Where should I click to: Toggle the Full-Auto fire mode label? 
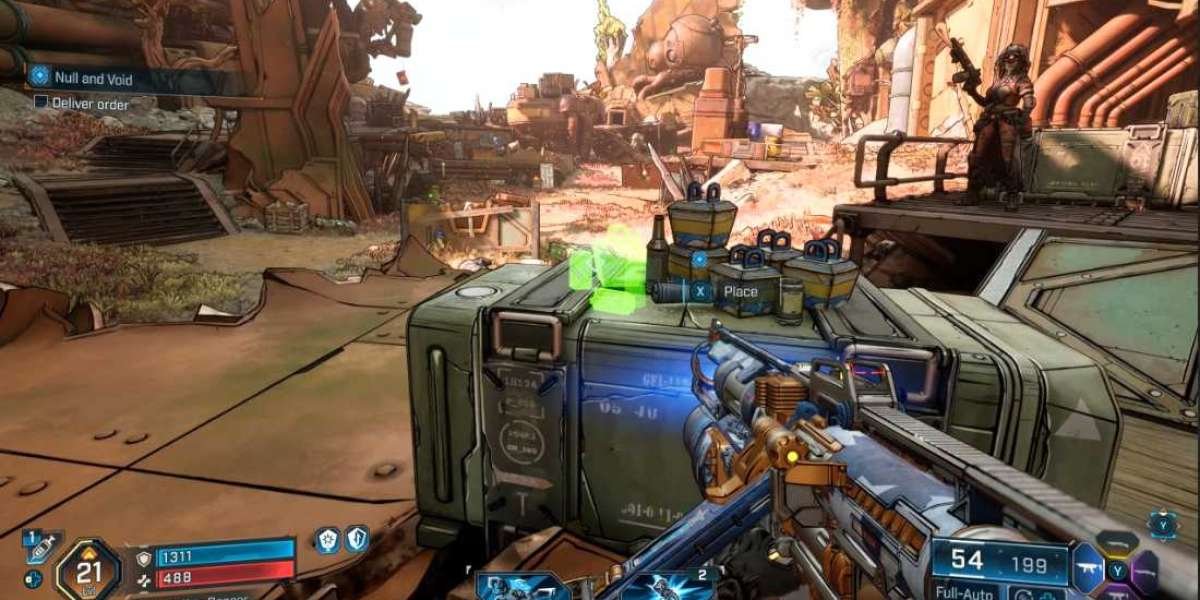pos(961,592)
